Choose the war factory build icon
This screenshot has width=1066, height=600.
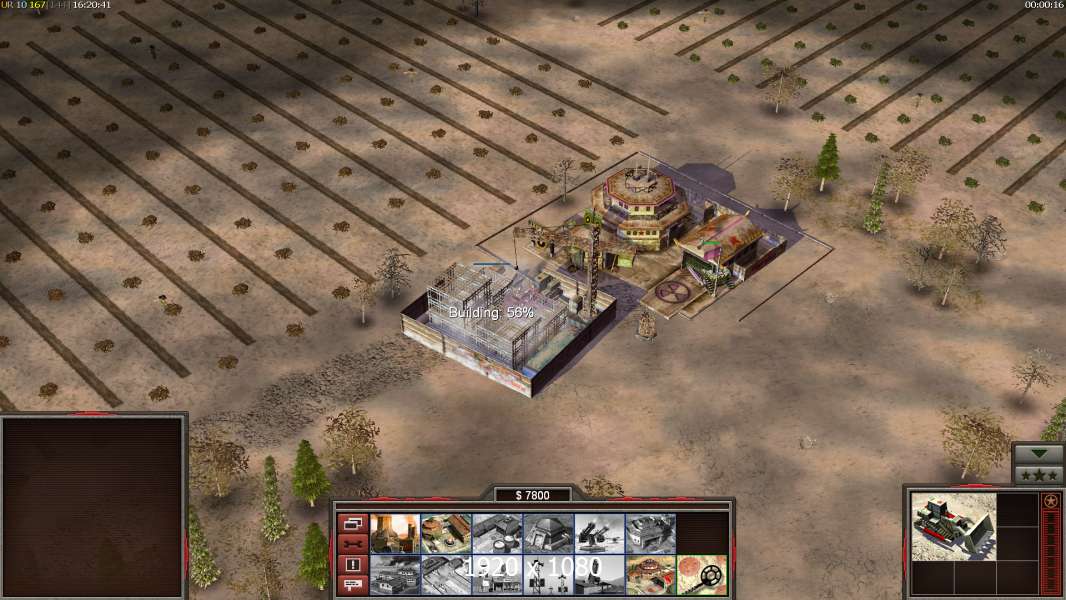[x=650, y=534]
